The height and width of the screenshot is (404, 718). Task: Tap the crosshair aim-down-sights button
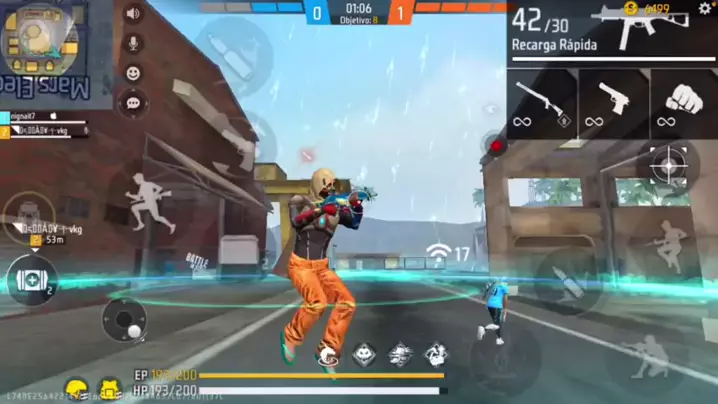point(667,163)
